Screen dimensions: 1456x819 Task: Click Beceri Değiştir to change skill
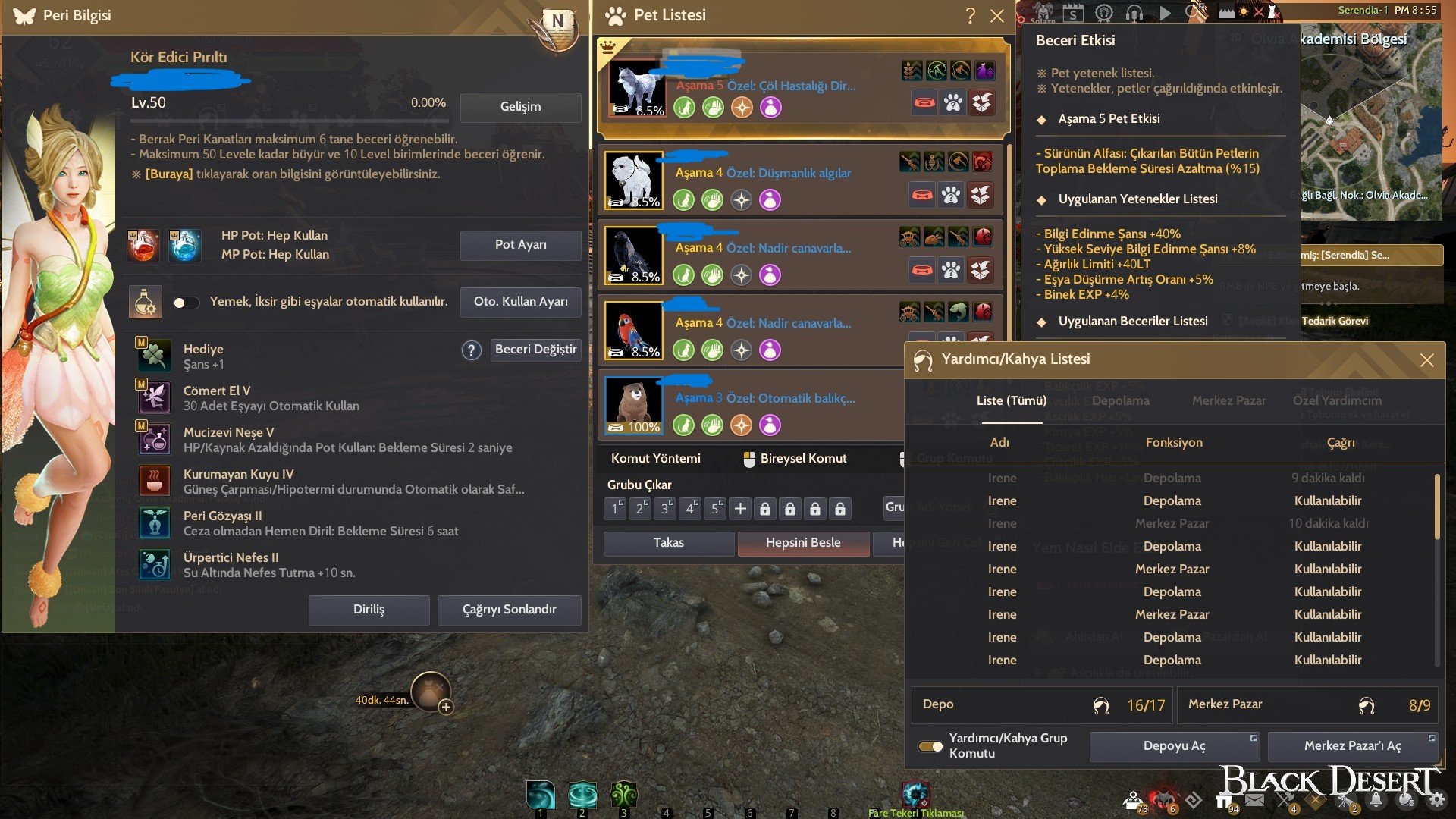(x=535, y=350)
